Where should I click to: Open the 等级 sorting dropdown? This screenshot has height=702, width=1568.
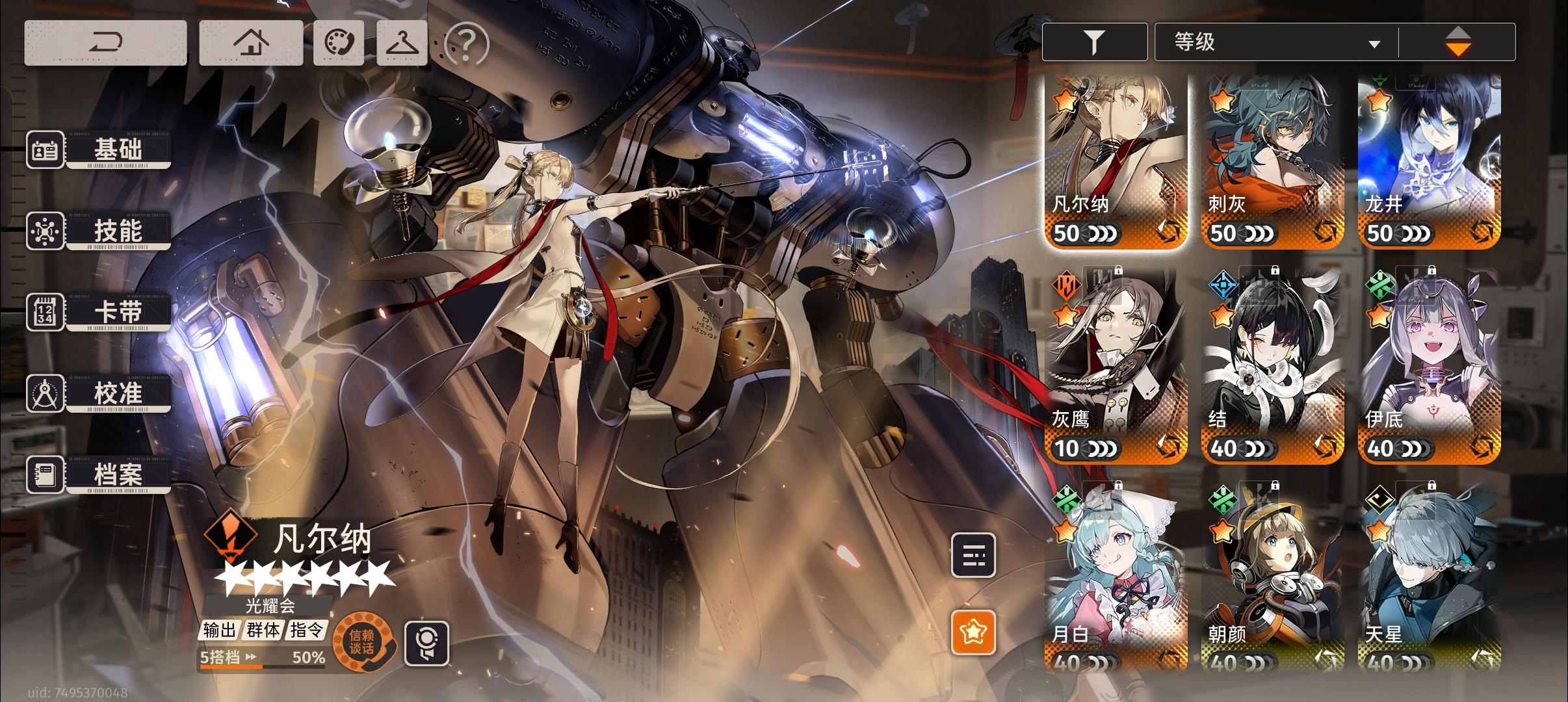1274,41
